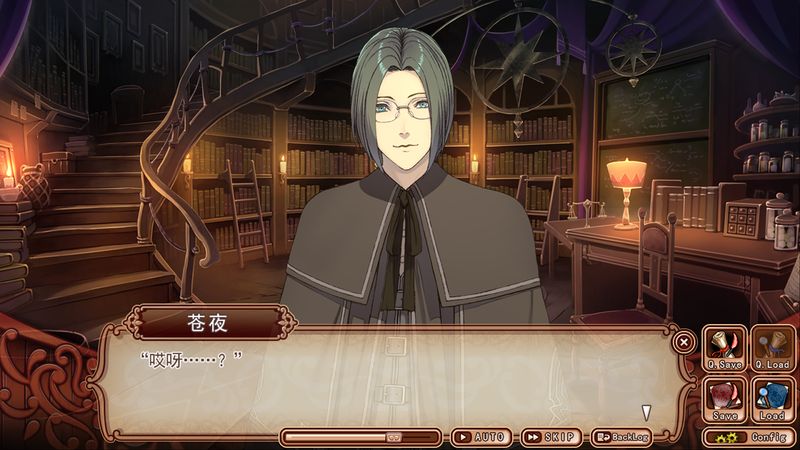Open the Load menu
This screenshot has width=800, height=450.
coord(772,398)
